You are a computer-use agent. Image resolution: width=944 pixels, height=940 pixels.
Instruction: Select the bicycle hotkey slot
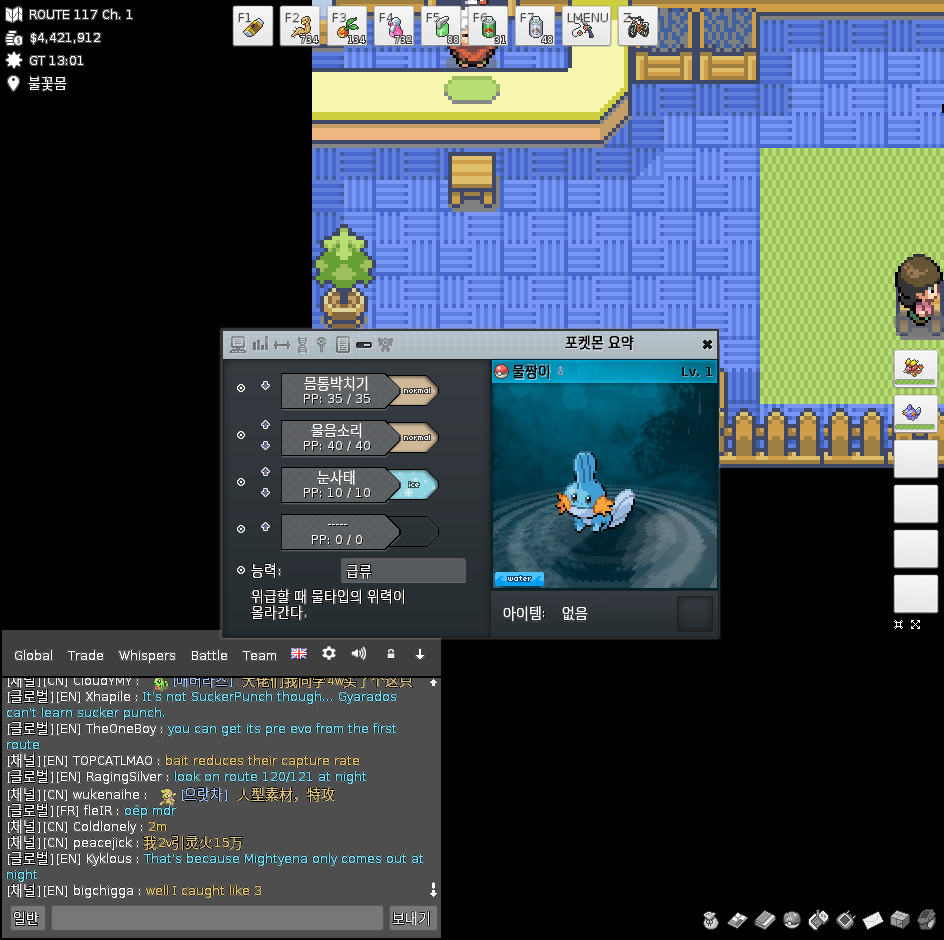pos(637,26)
